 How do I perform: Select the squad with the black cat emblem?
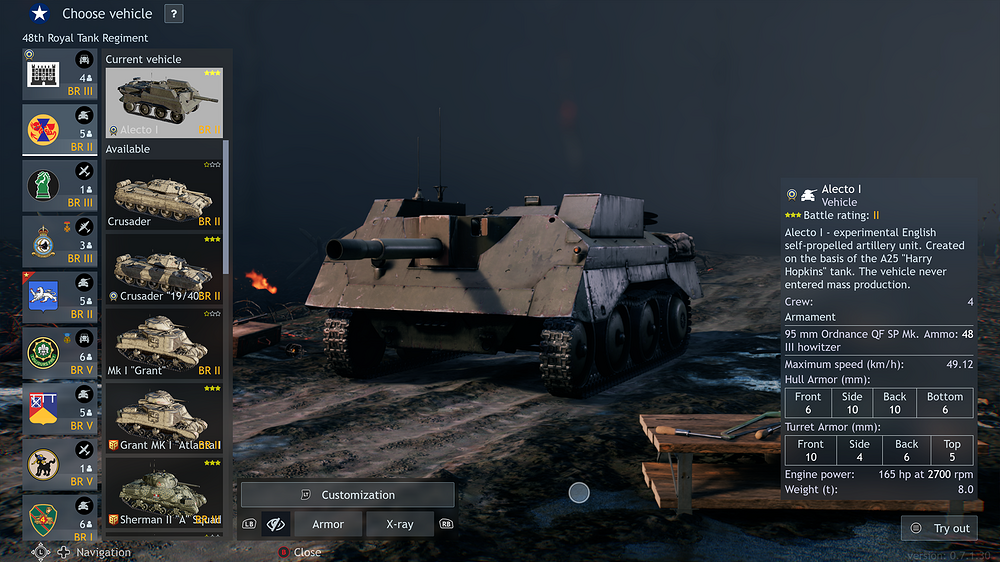[x=61, y=463]
